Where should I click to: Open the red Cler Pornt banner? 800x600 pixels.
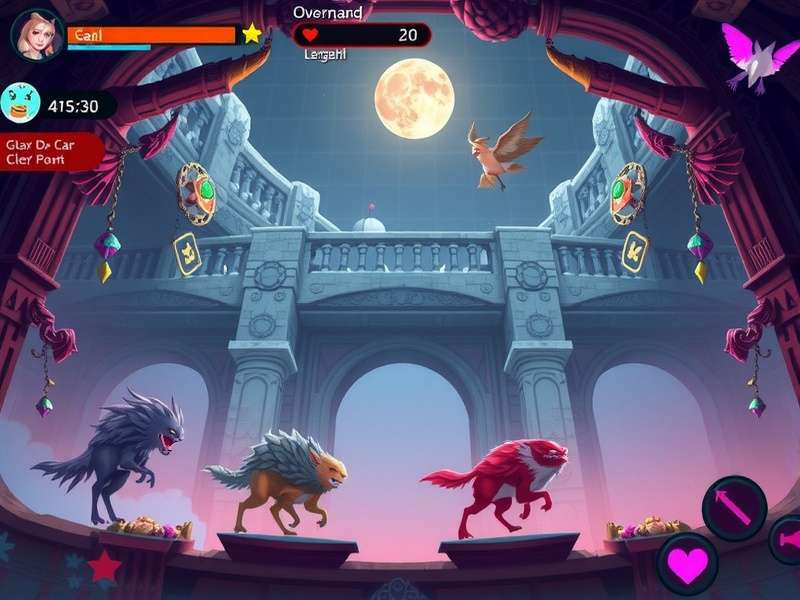tap(50, 151)
